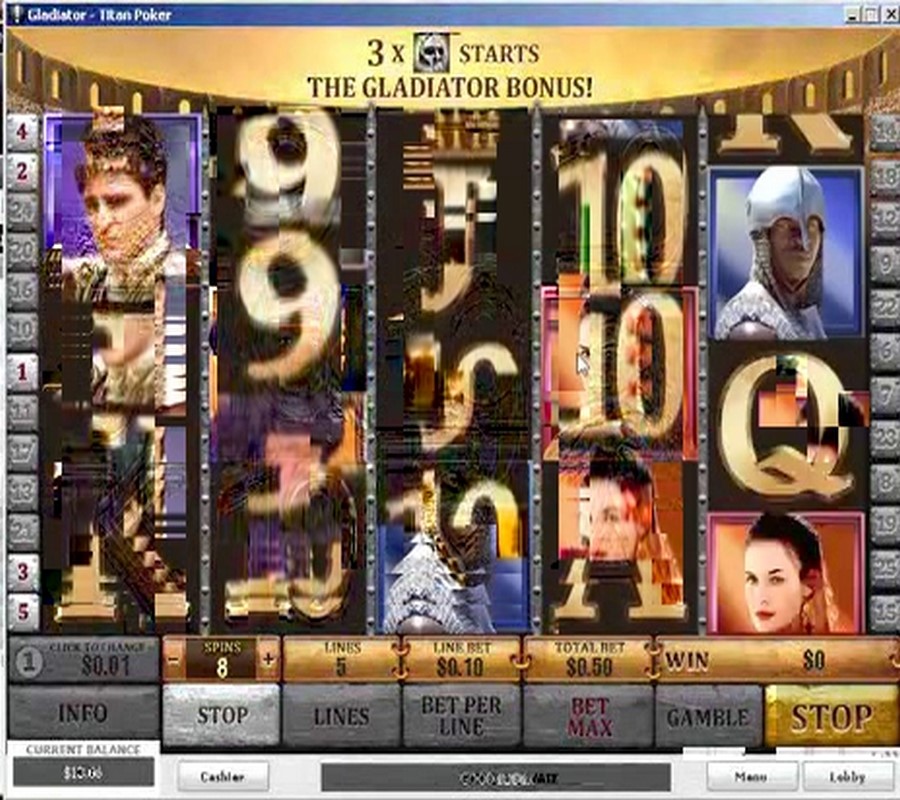This screenshot has width=900, height=800.
Task: Open the INFO paytable button
Action: click(x=83, y=716)
